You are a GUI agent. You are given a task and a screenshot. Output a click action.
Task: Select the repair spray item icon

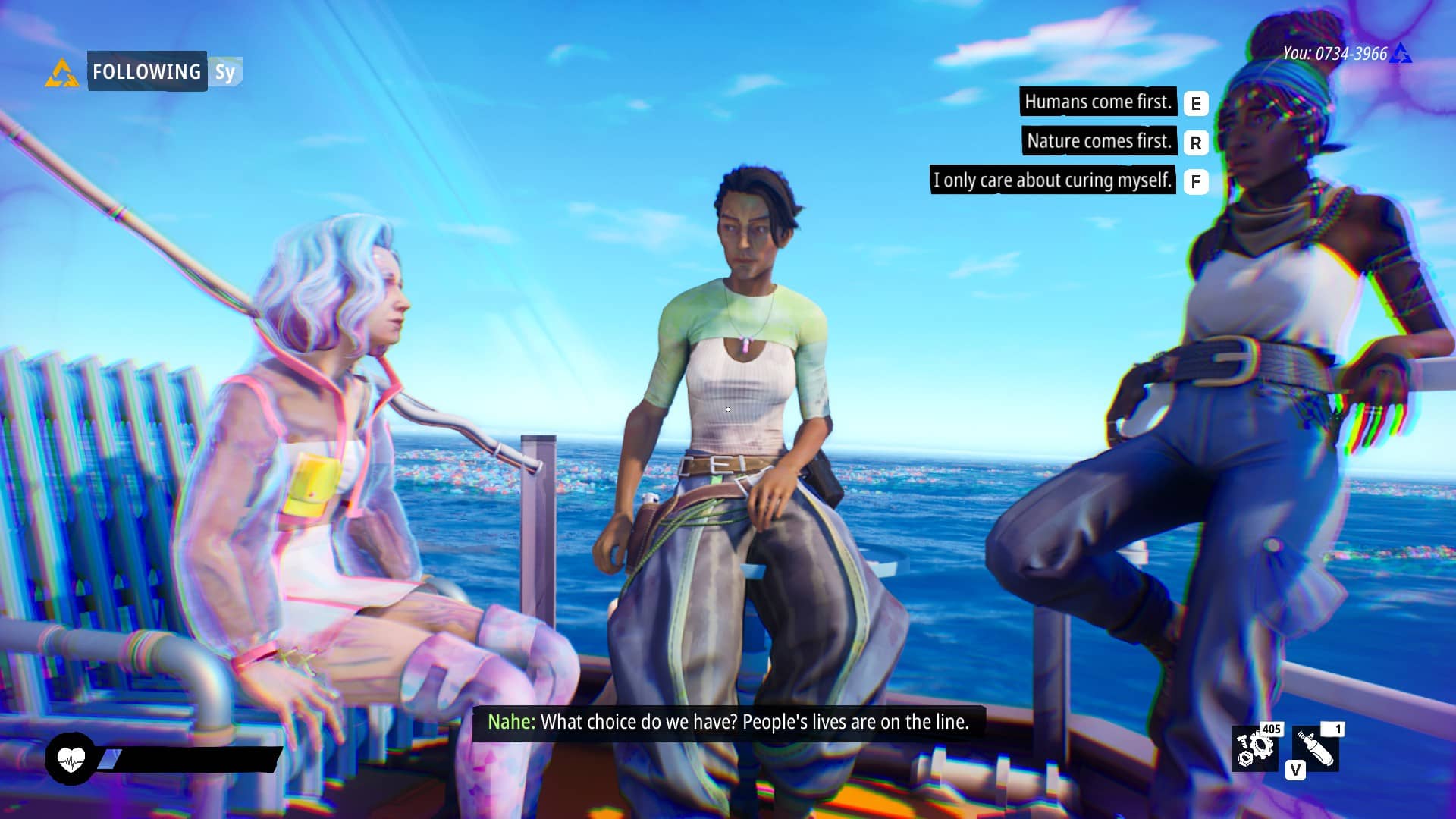[1316, 748]
